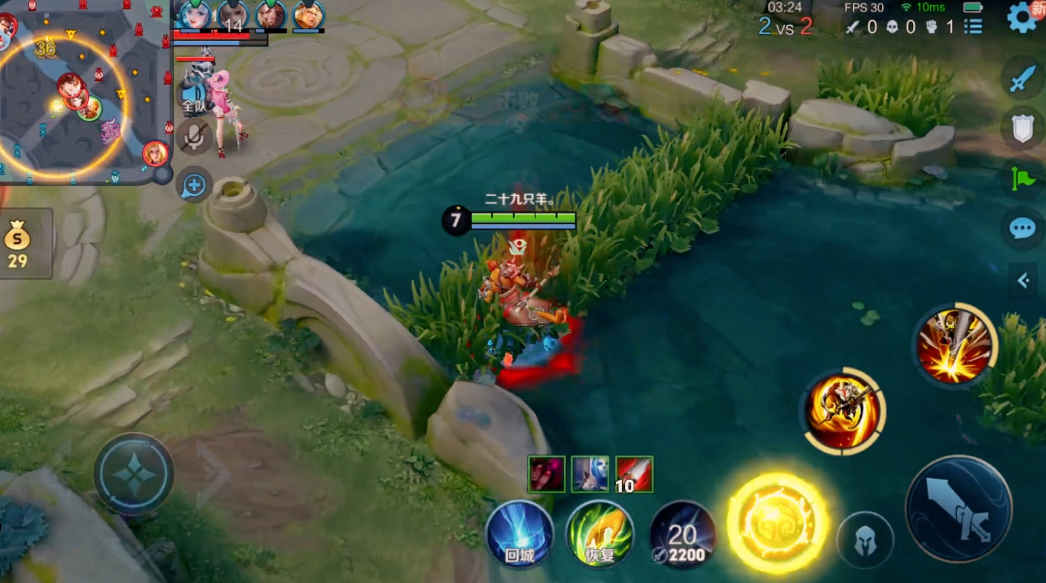Toggle the 全队 speaker voice channel

point(193,98)
